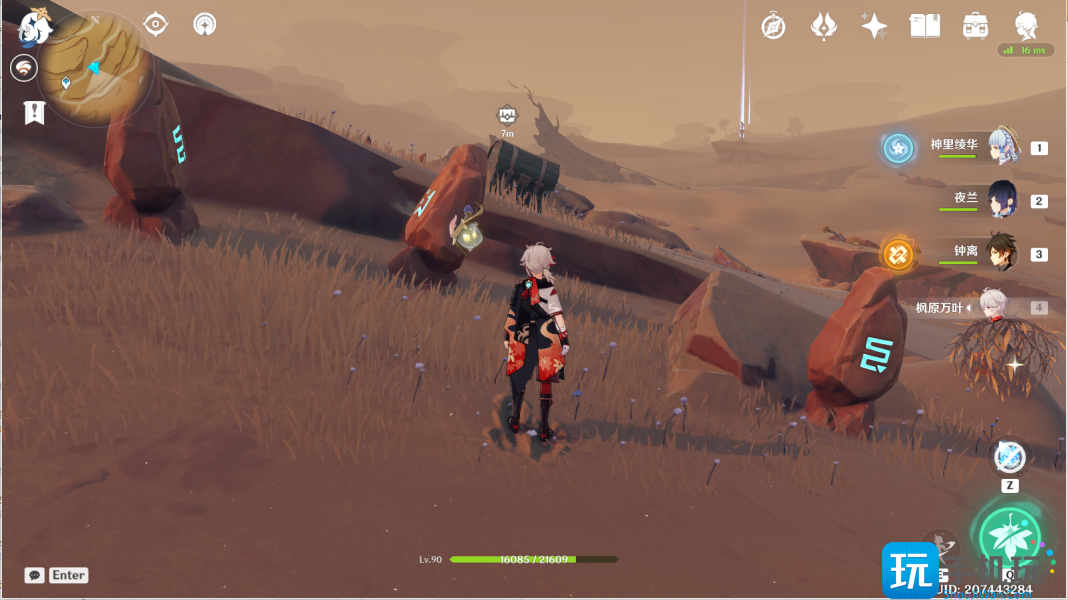Open the four-pointed star wish icon
The width and height of the screenshot is (1068, 600).
point(874,26)
